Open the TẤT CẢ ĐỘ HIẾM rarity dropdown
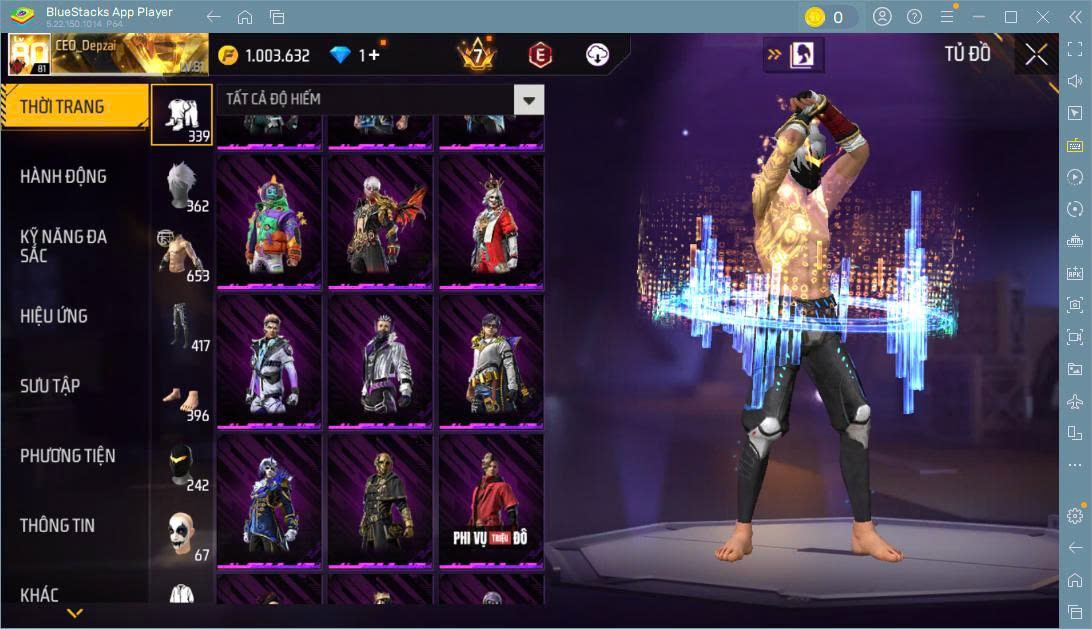 point(529,99)
